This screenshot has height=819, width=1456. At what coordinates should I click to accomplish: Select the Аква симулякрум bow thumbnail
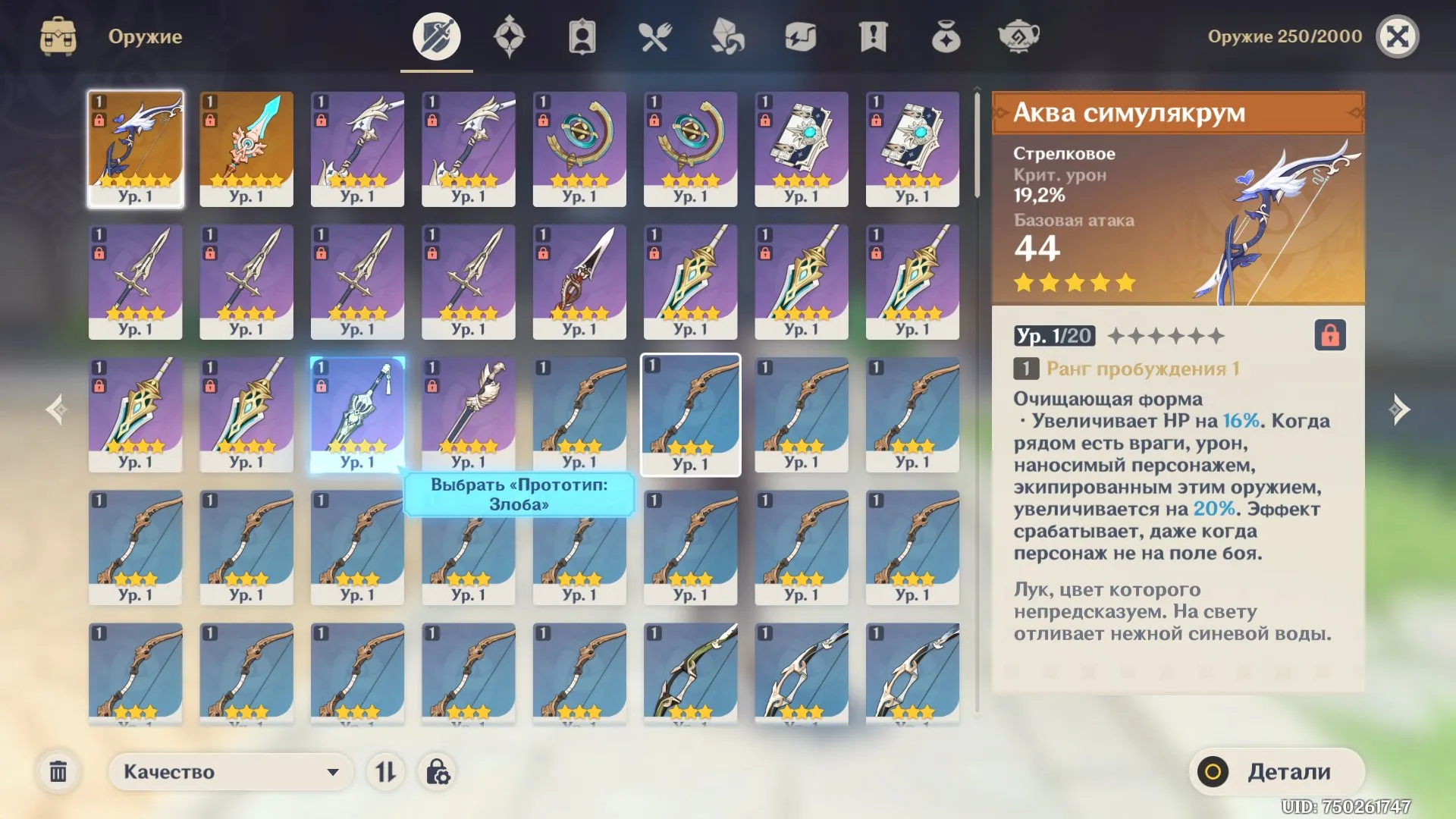click(x=135, y=149)
